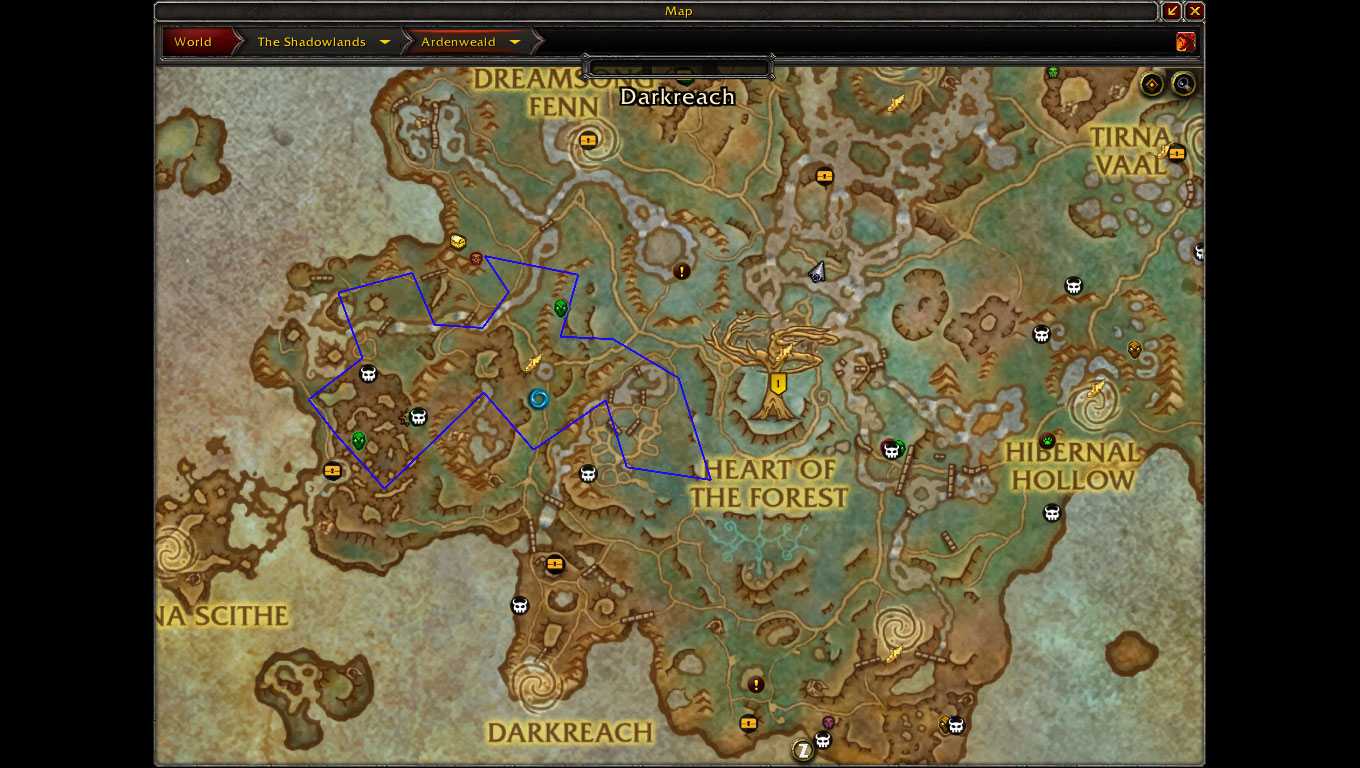The height and width of the screenshot is (768, 1360).
Task: Open the Ardenweald zone dropdown
Action: click(515, 42)
